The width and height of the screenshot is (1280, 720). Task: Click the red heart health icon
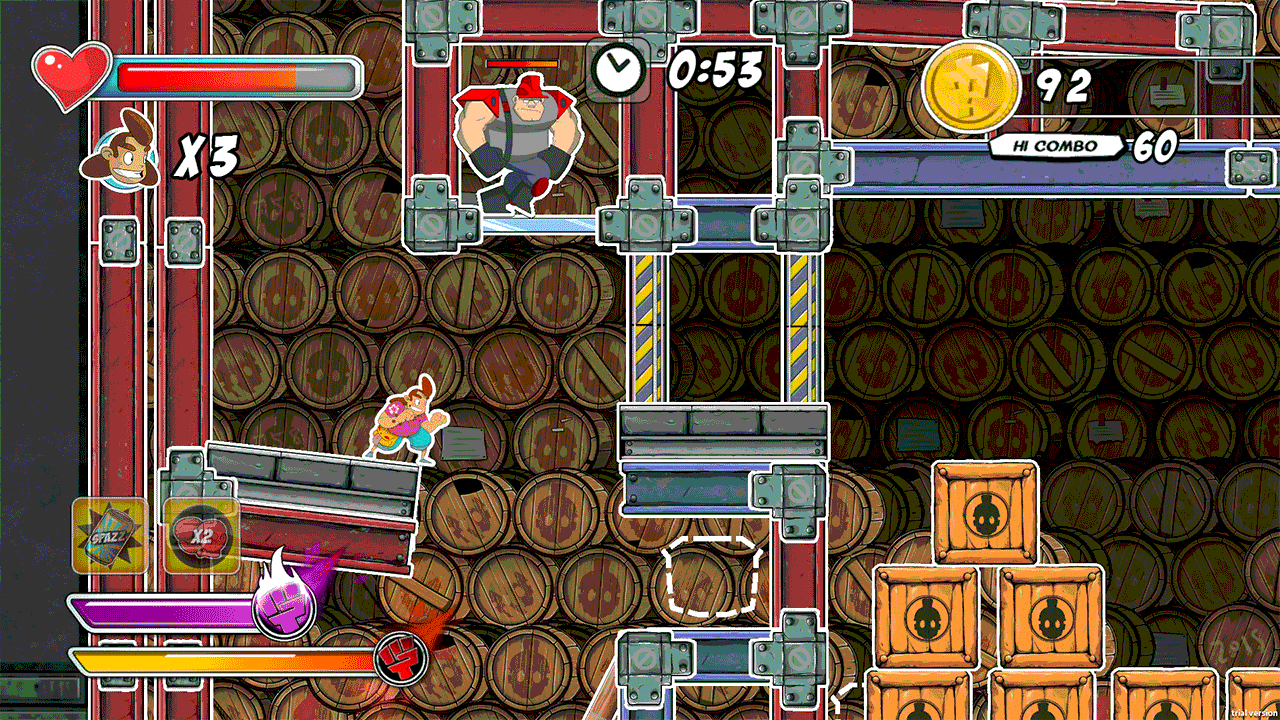click(x=71, y=75)
